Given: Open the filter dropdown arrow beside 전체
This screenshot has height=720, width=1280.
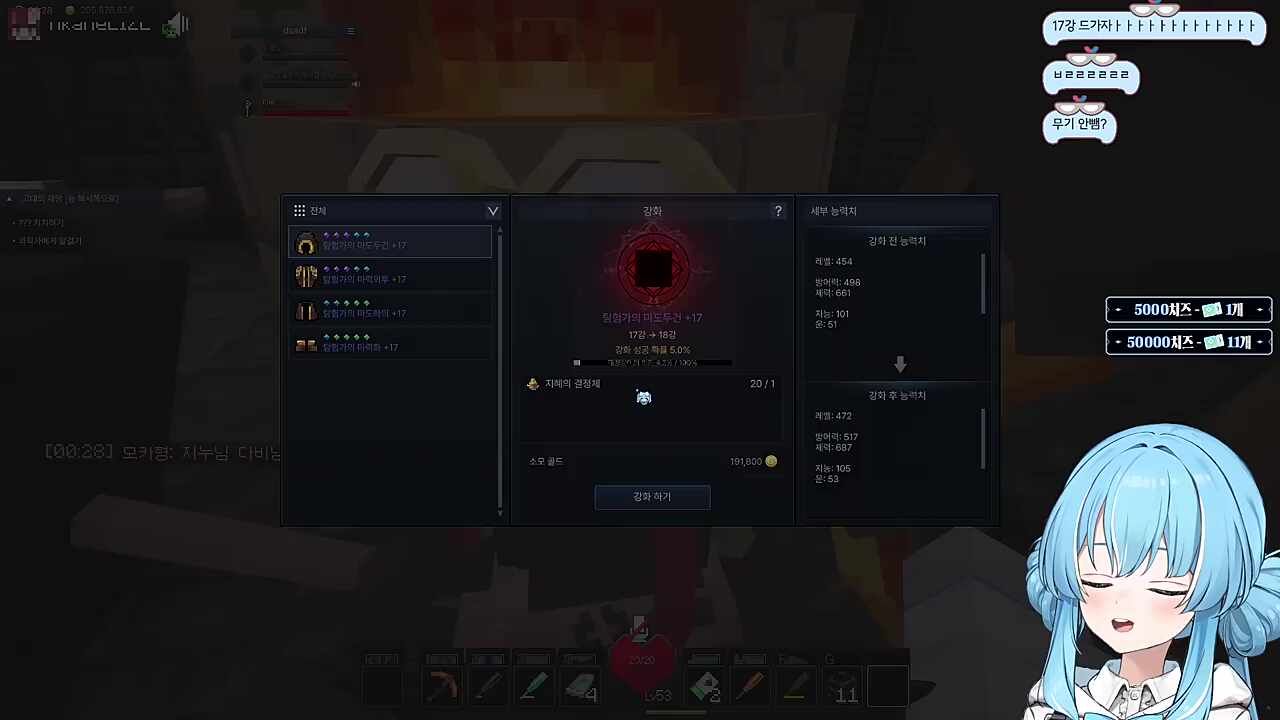Looking at the screenshot, I should 492,210.
